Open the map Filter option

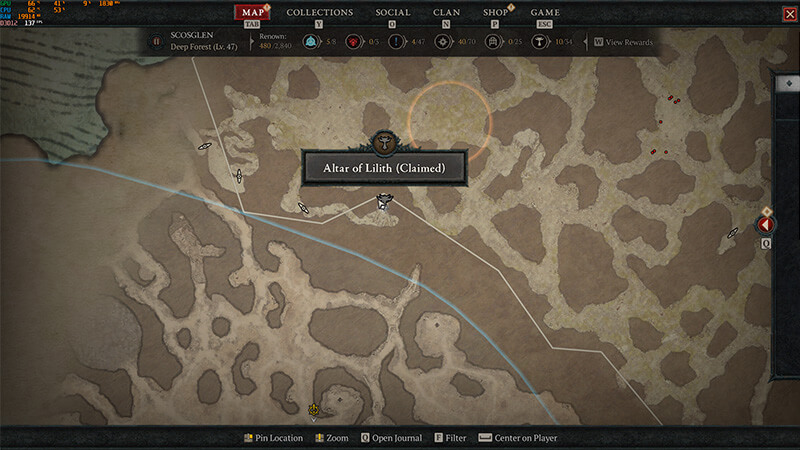[x=450, y=438]
